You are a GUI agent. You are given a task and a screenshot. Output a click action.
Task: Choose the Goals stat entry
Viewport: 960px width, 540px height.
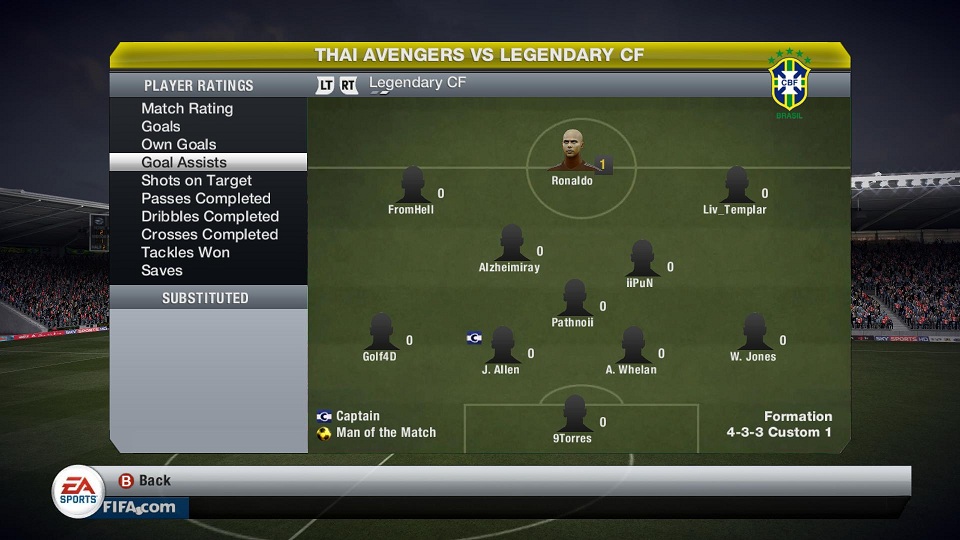pos(161,126)
